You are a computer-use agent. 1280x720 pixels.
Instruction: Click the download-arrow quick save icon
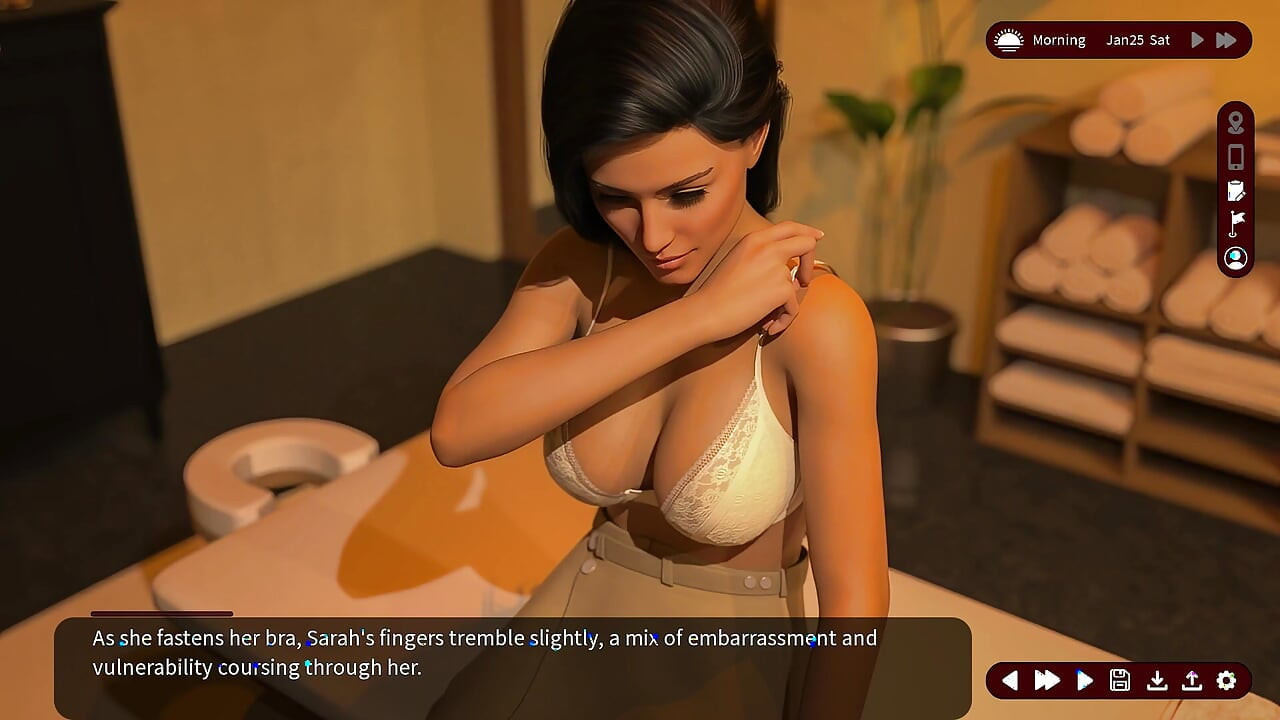[x=1156, y=681]
